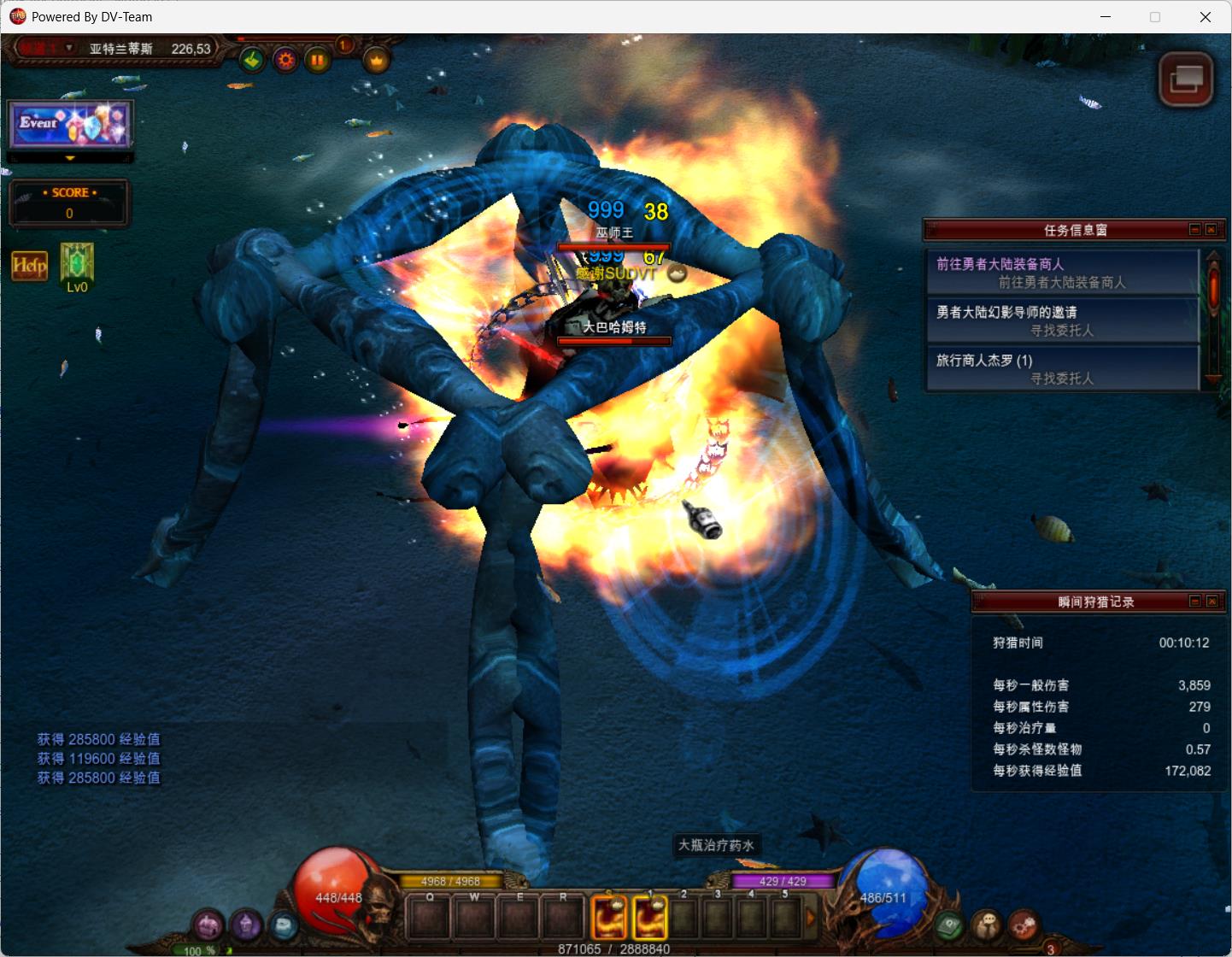Select quest 旅行商人杰罗 (1)

1063,368
